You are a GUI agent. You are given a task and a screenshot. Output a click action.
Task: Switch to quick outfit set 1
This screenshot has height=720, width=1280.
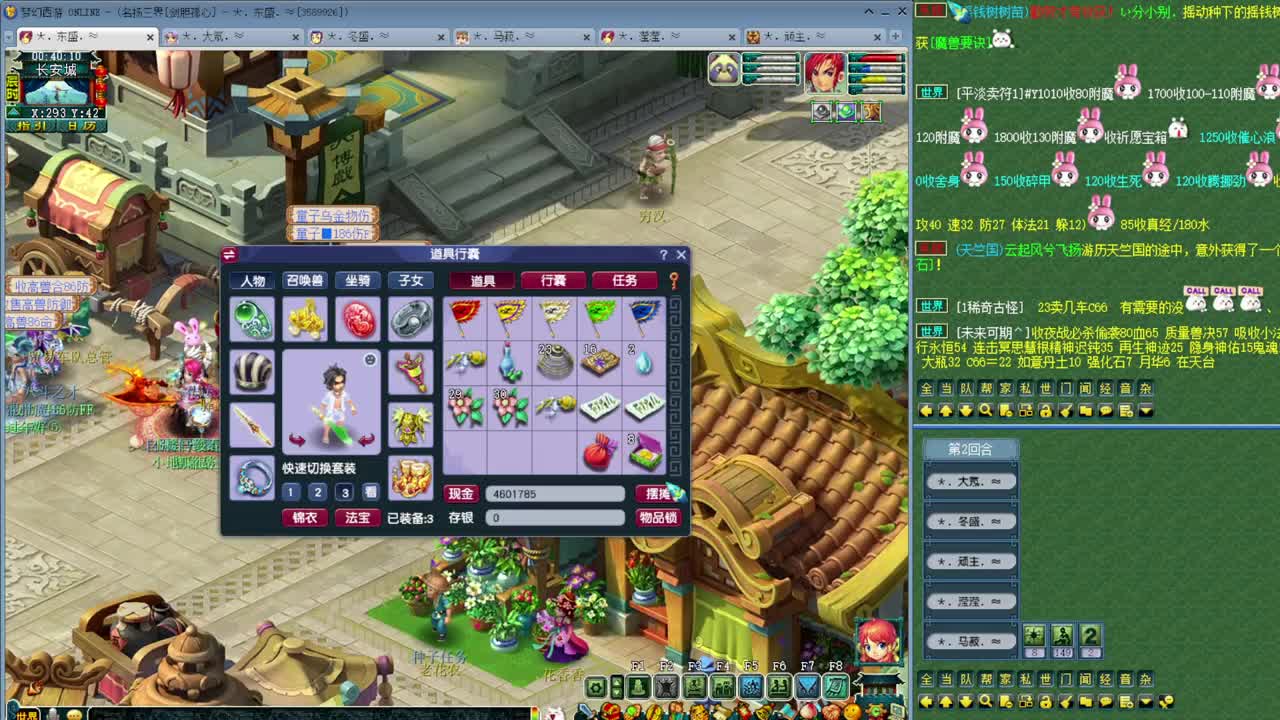[x=289, y=493]
